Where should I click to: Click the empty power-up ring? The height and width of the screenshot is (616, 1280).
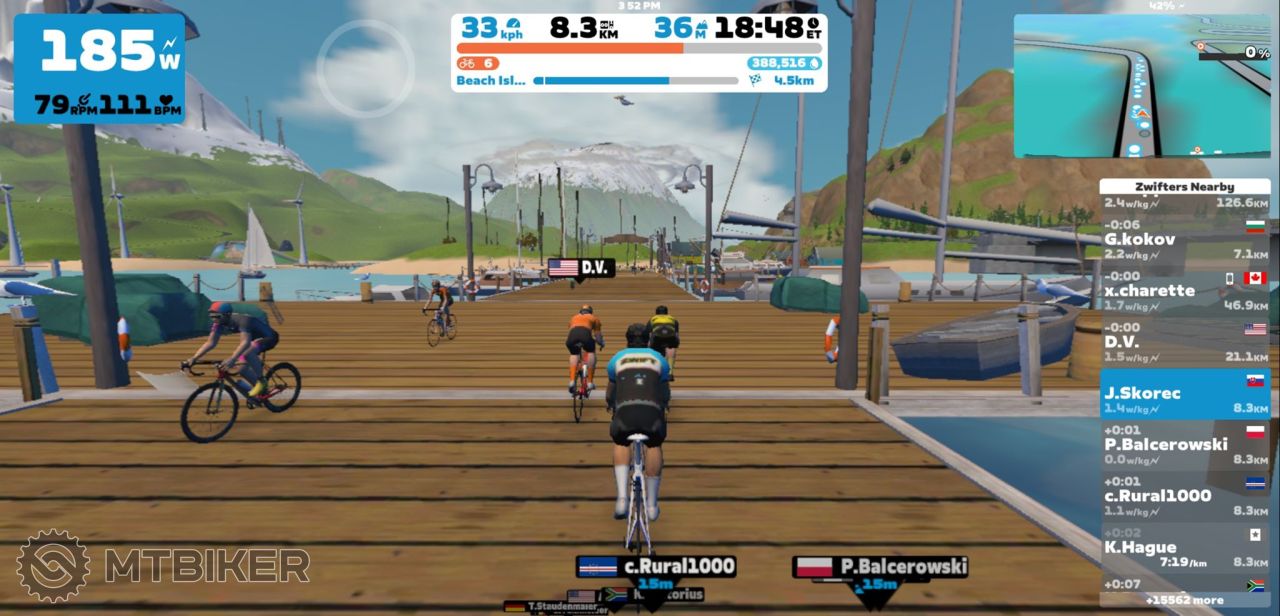point(365,68)
